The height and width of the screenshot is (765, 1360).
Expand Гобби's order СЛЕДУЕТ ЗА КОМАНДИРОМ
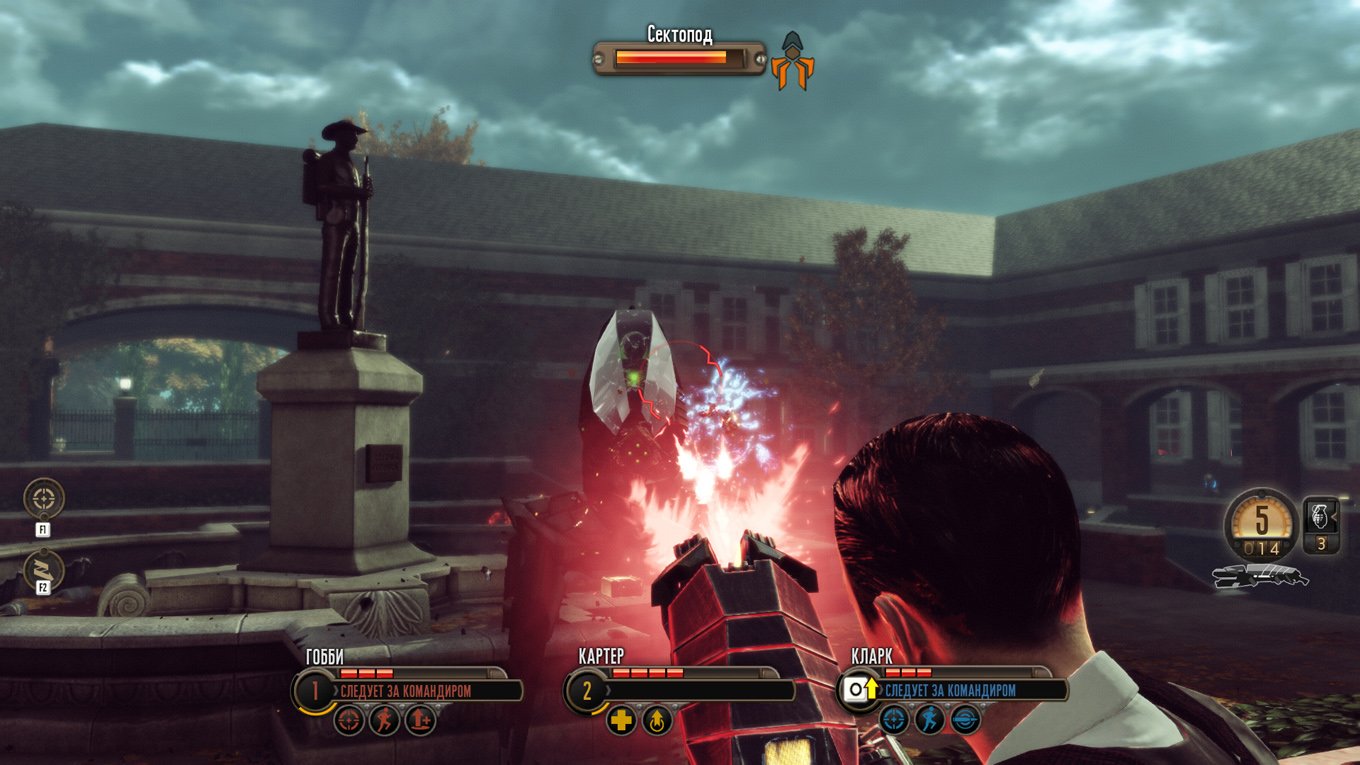click(x=405, y=690)
